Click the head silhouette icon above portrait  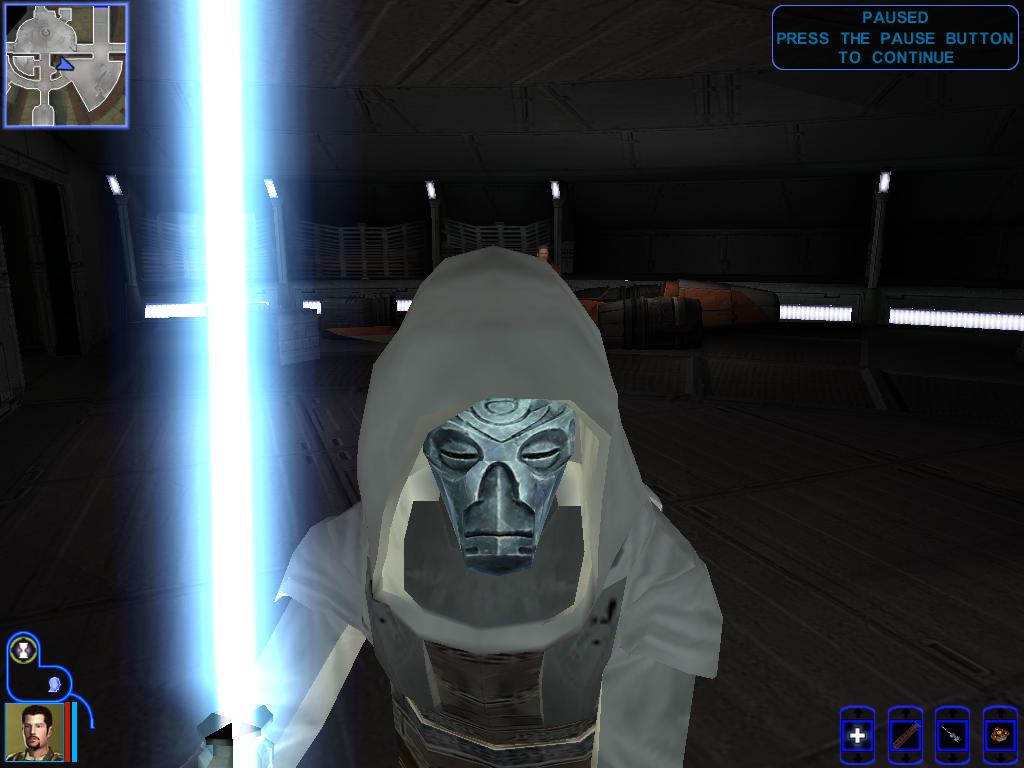click(x=55, y=683)
